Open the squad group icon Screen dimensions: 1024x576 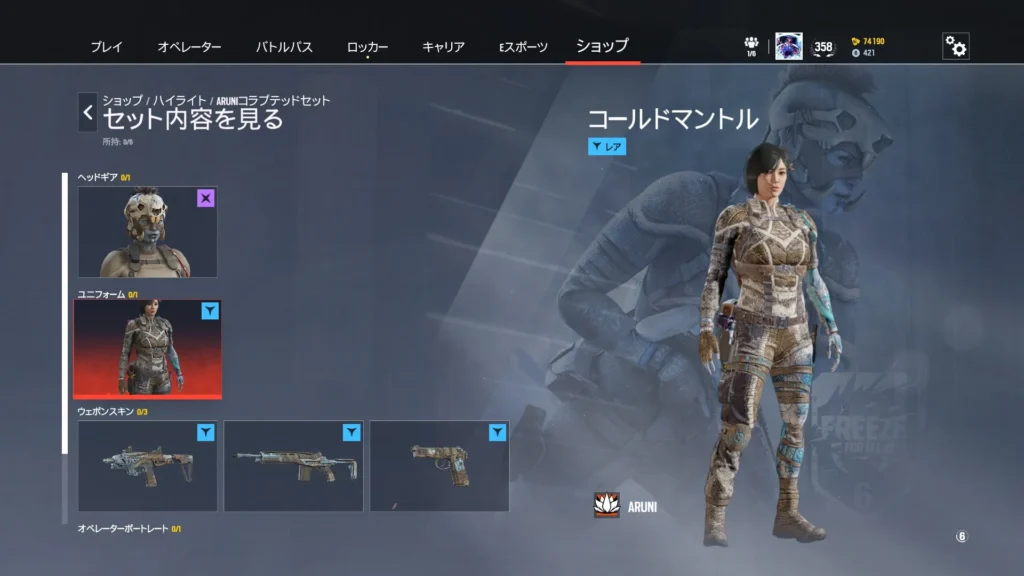pyautogui.click(x=751, y=44)
